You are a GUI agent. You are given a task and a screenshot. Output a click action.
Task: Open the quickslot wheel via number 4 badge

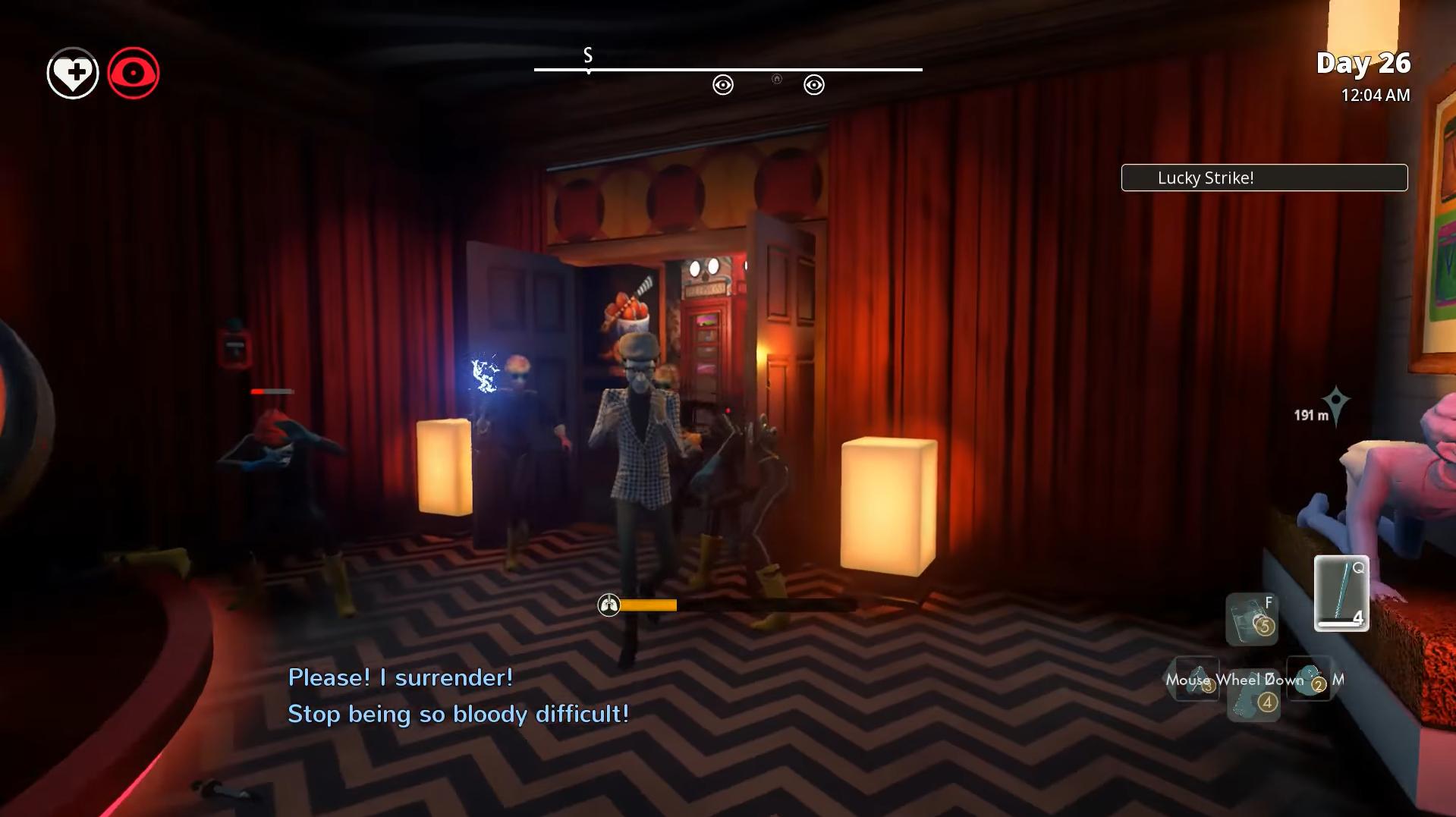coord(1267,702)
